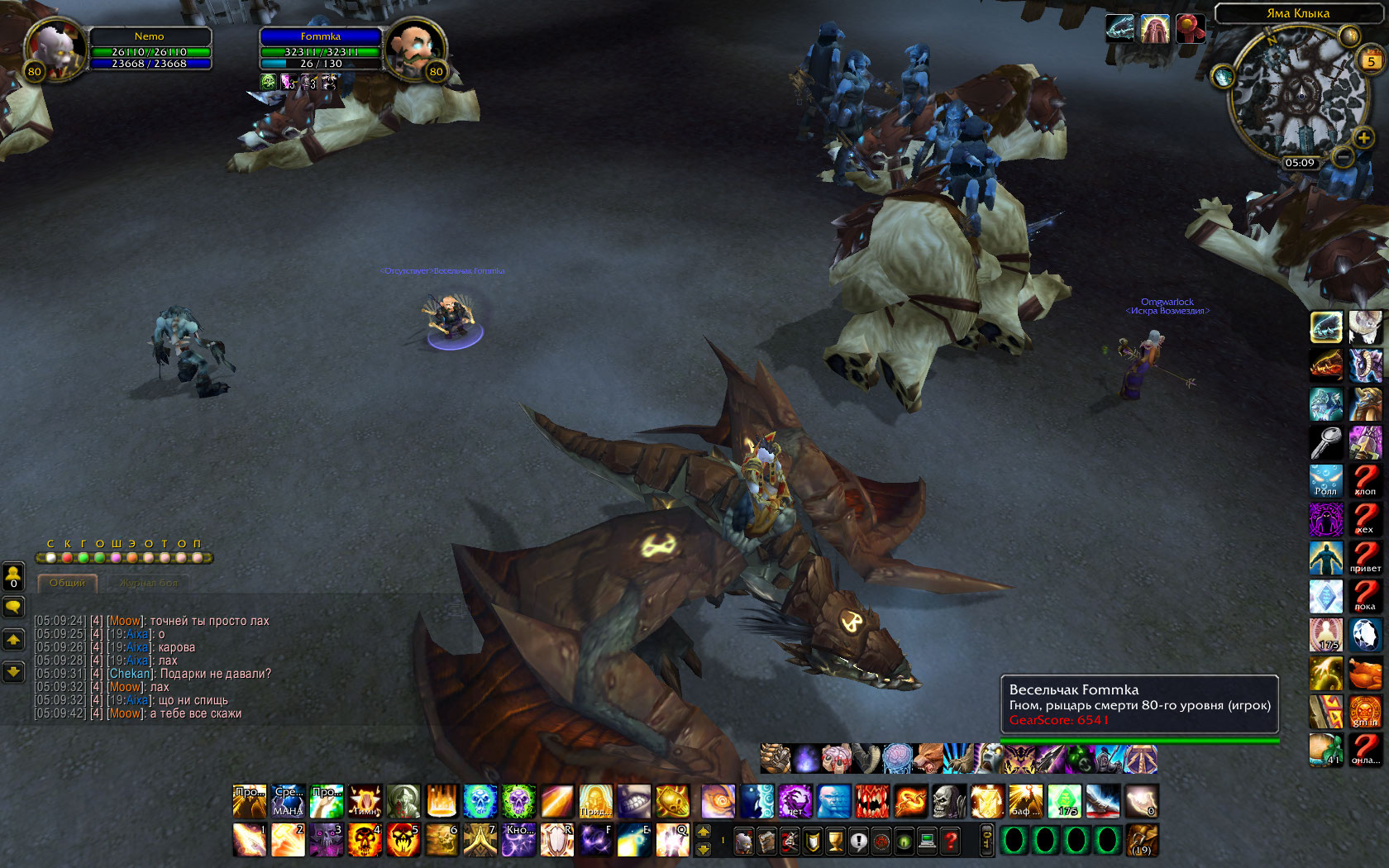Use the macro labeled привет
The image size is (1389, 868).
[1365, 556]
